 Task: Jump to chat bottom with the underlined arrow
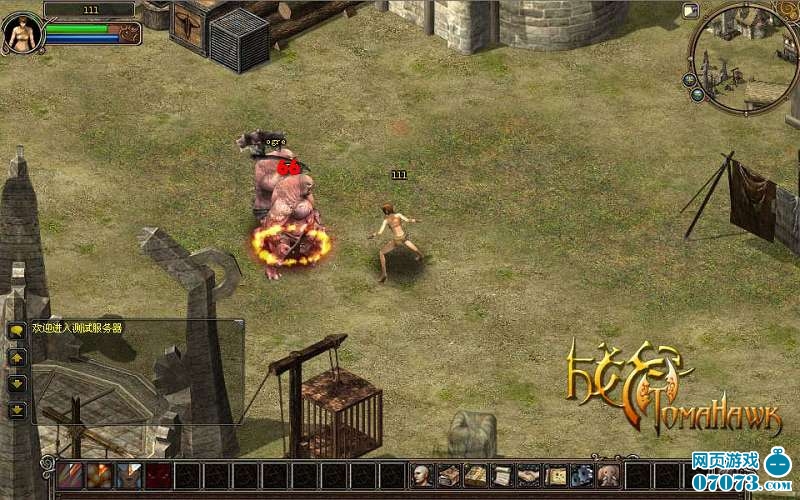click(17, 410)
